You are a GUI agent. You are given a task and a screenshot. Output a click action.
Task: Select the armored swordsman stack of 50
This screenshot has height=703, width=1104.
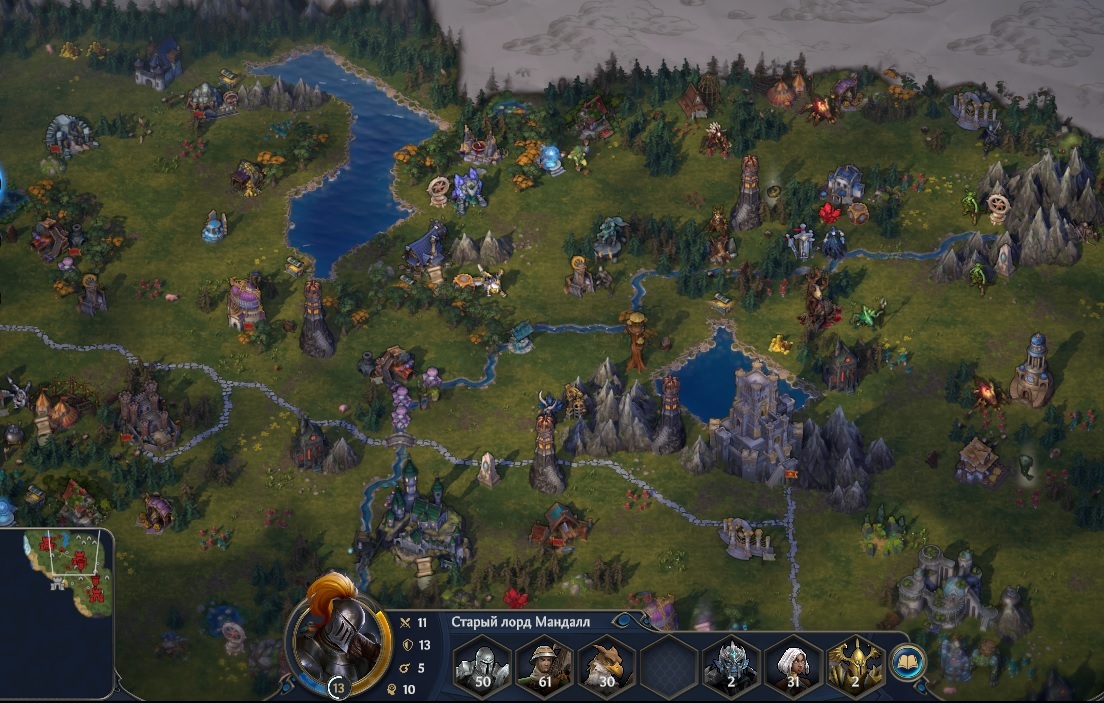[x=483, y=665]
